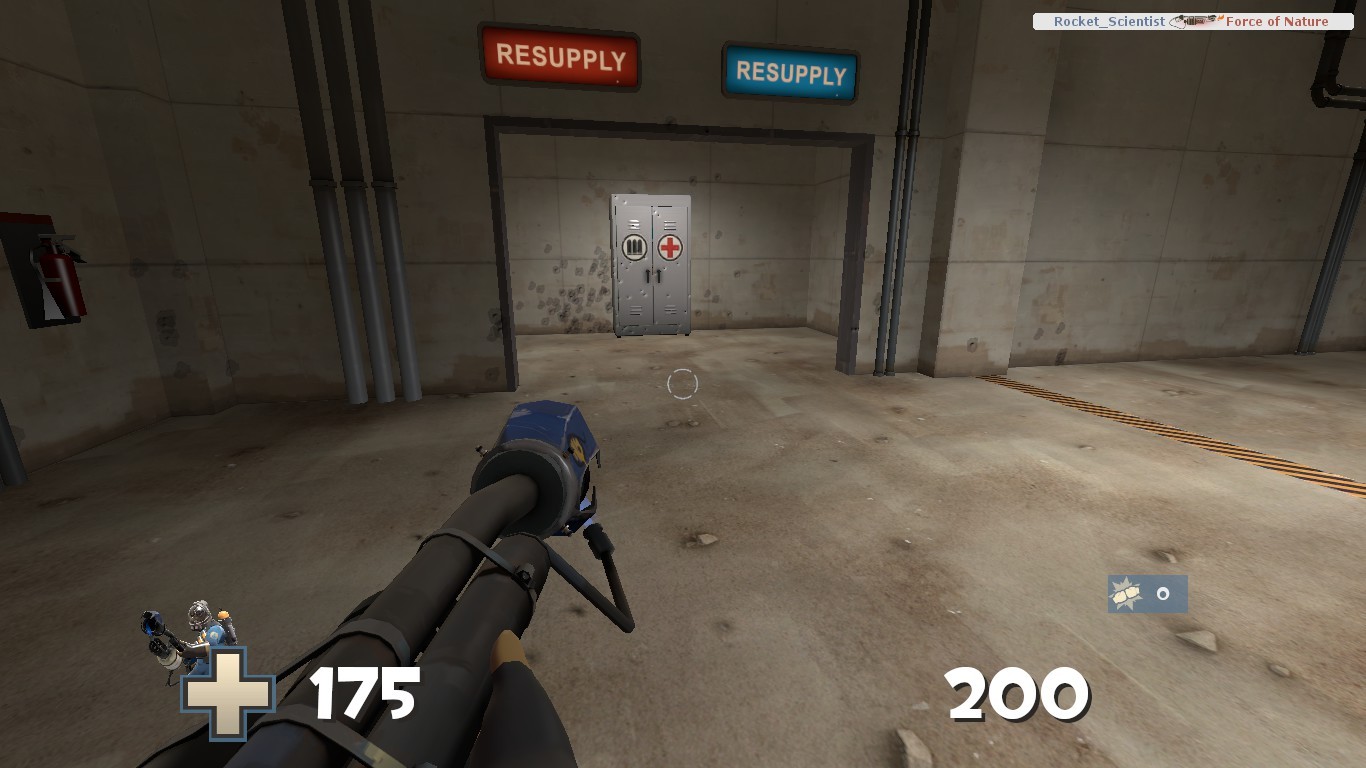Click the crosshair circle at screen center

683,383
